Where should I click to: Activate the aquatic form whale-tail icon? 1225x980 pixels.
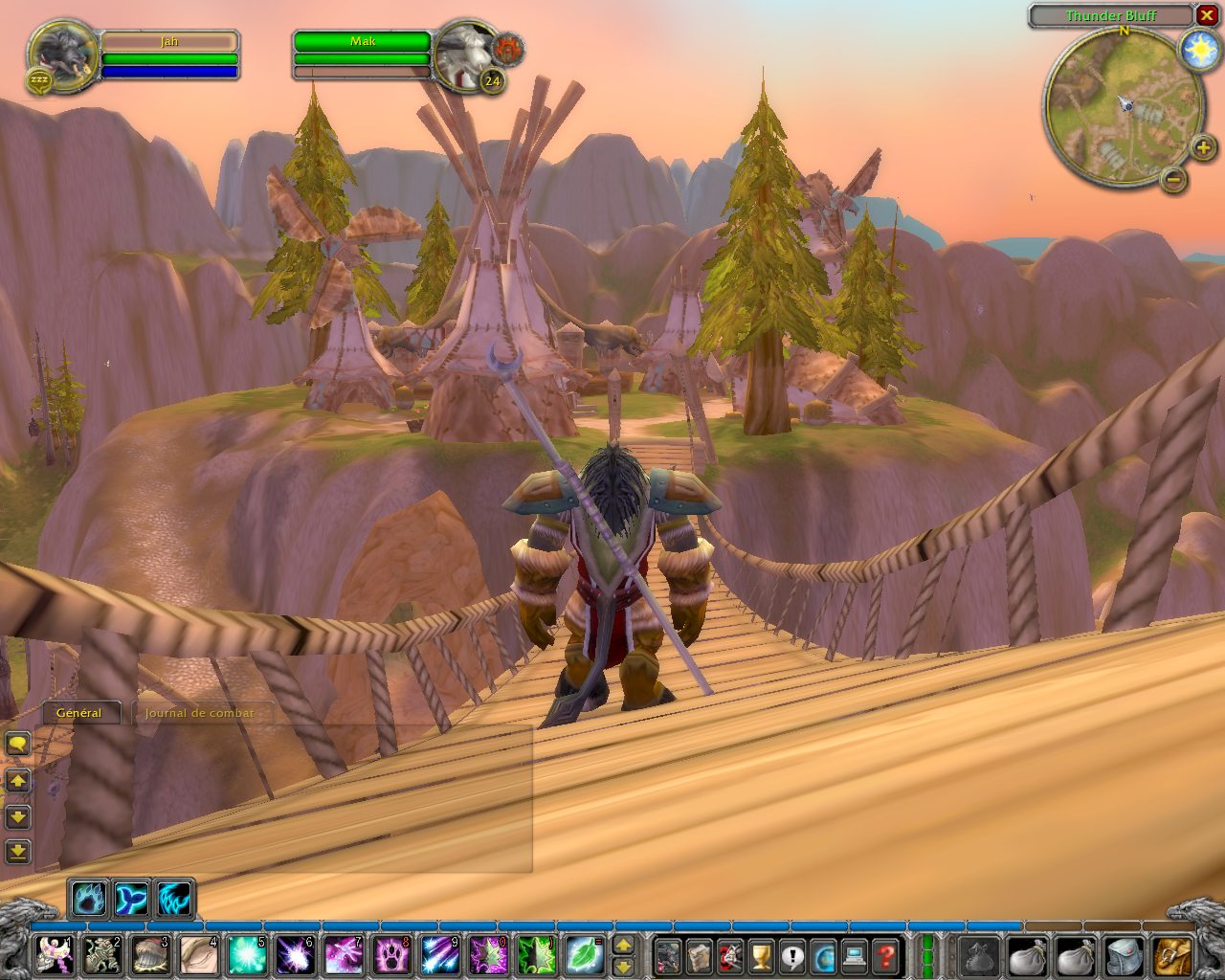click(131, 899)
